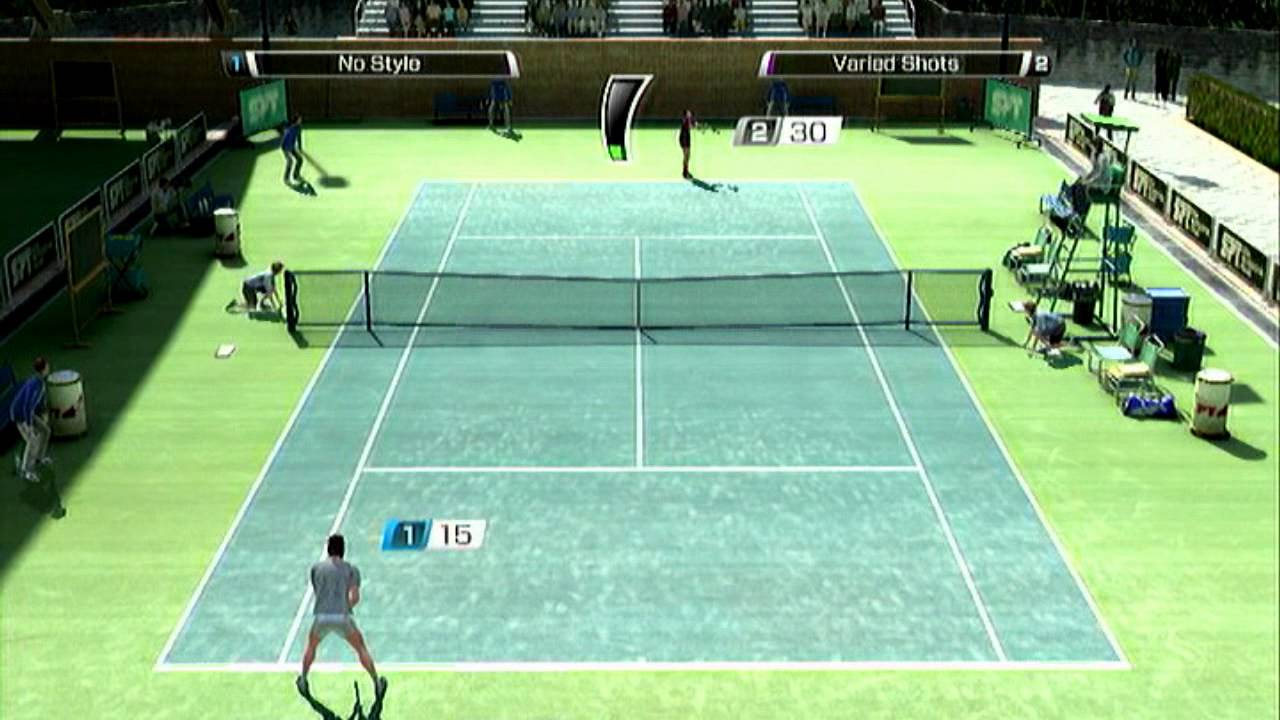
Task: Click the ball boy crouching beside the net
Action: pos(262,290)
